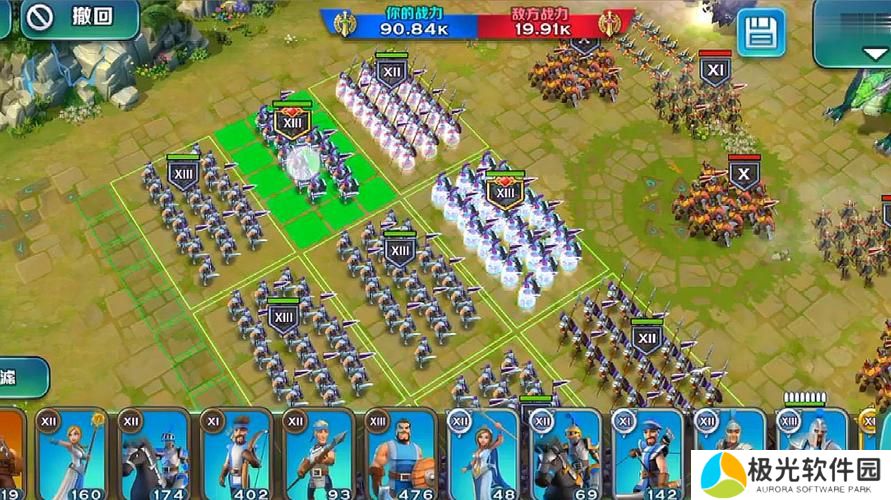Viewport: 891px width, 500px height.
Task: Pick the dark horse rider card with 69
Action: coord(566,454)
